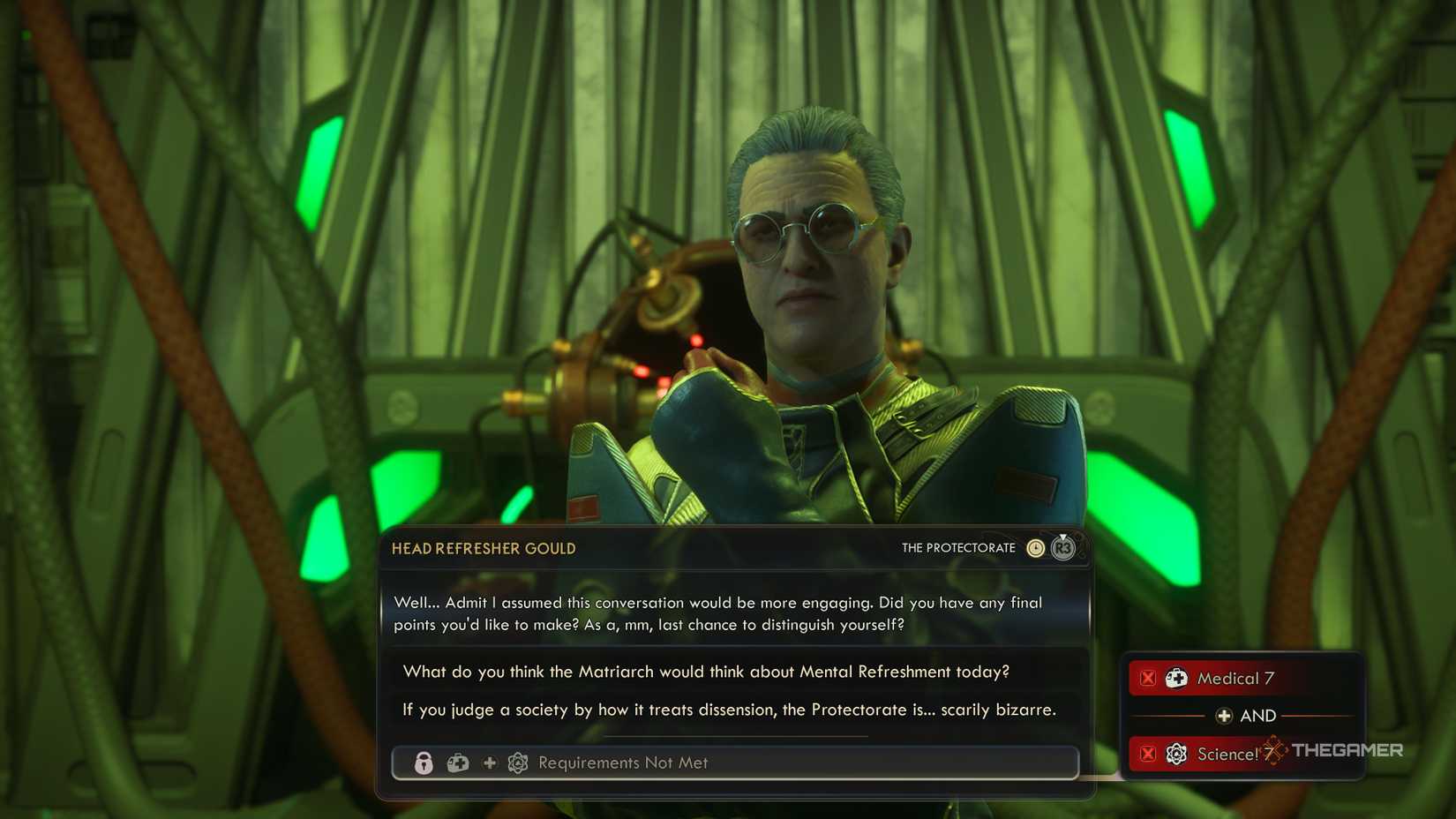Image resolution: width=1456 pixels, height=819 pixels.
Task: Expand the triangle above the R3 button
Action: click(1062, 535)
